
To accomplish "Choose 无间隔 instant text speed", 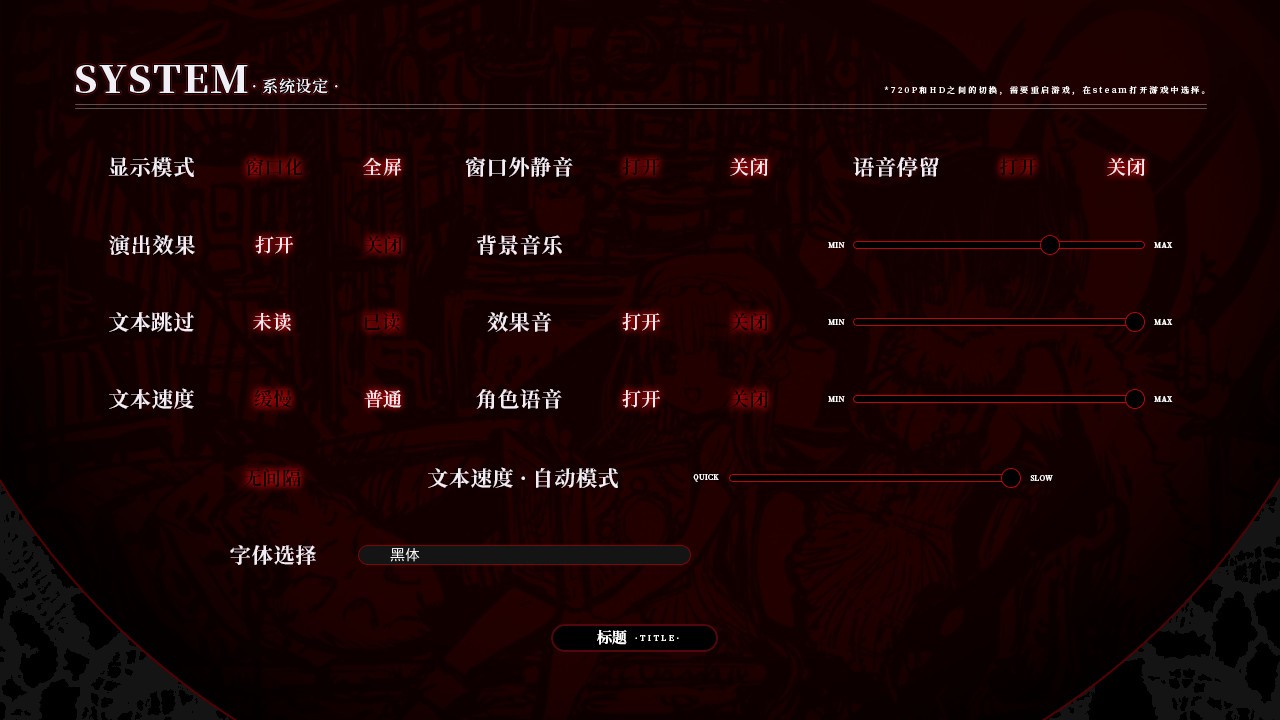I will (273, 478).
